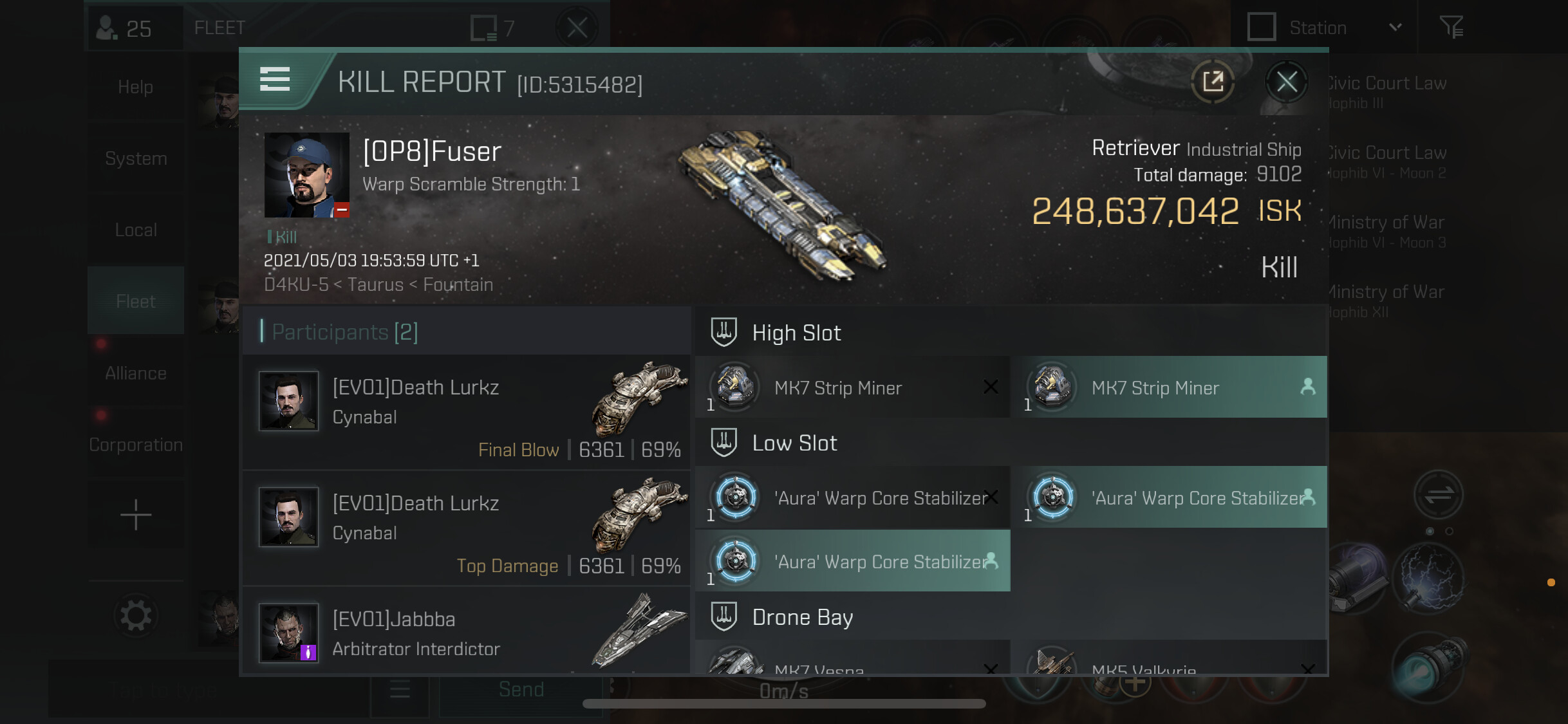Close the Kill Report window

click(x=1286, y=82)
